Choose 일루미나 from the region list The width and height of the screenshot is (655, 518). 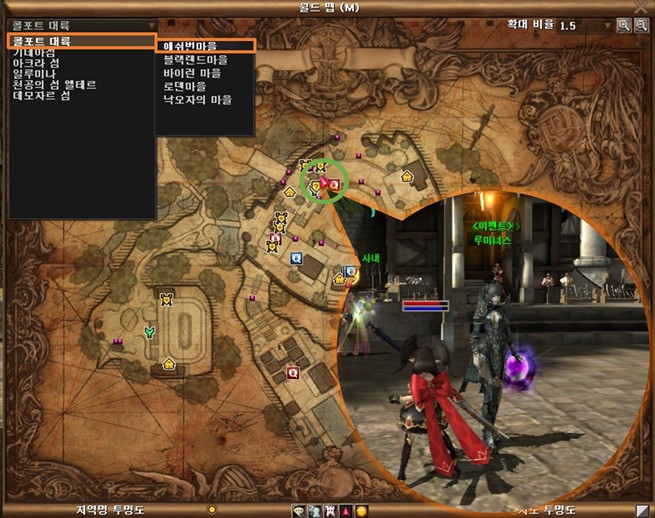click(x=33, y=74)
